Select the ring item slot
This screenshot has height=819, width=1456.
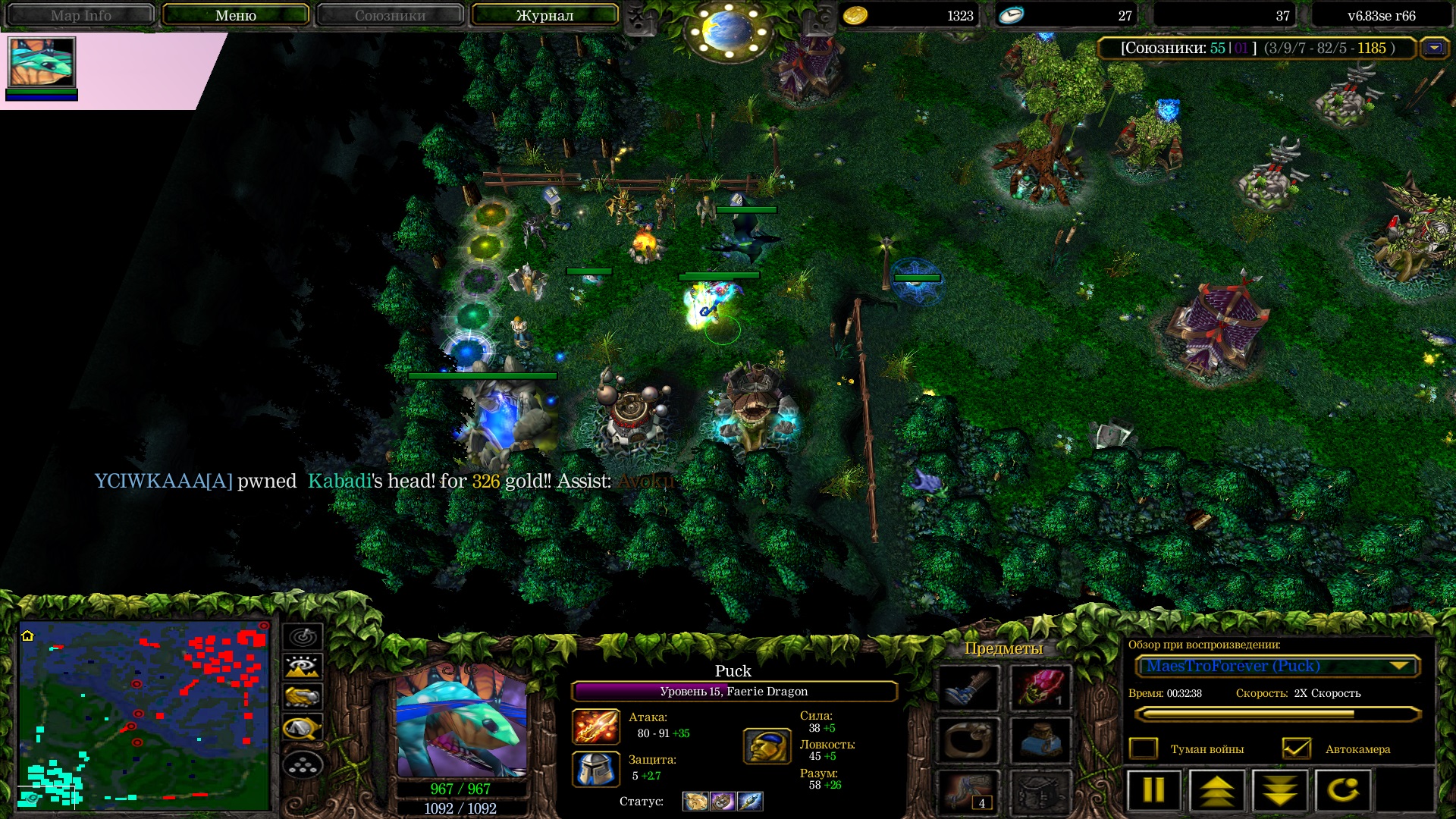968,740
